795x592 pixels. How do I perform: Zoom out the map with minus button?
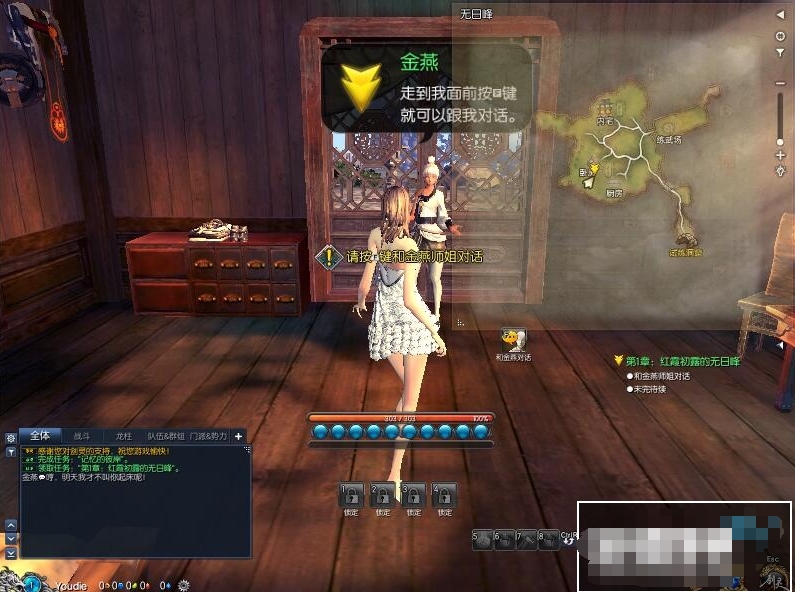[780, 83]
